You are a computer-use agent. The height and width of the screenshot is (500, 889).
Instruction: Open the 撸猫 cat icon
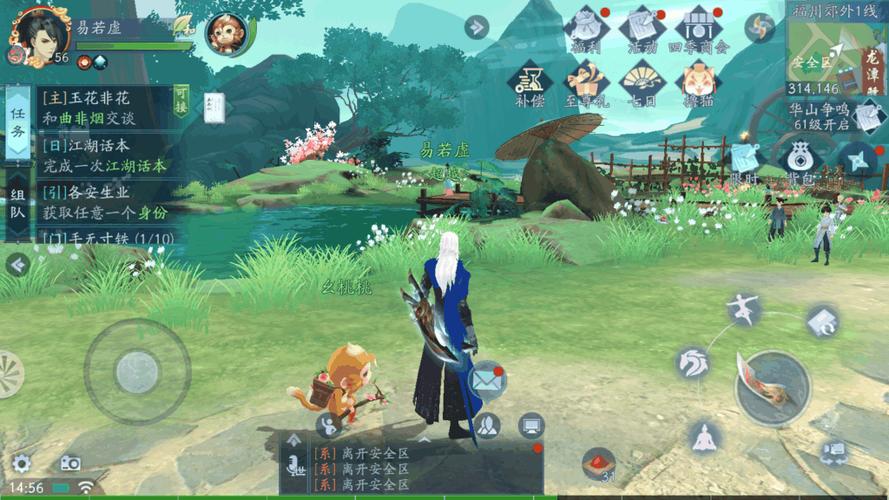[699, 82]
